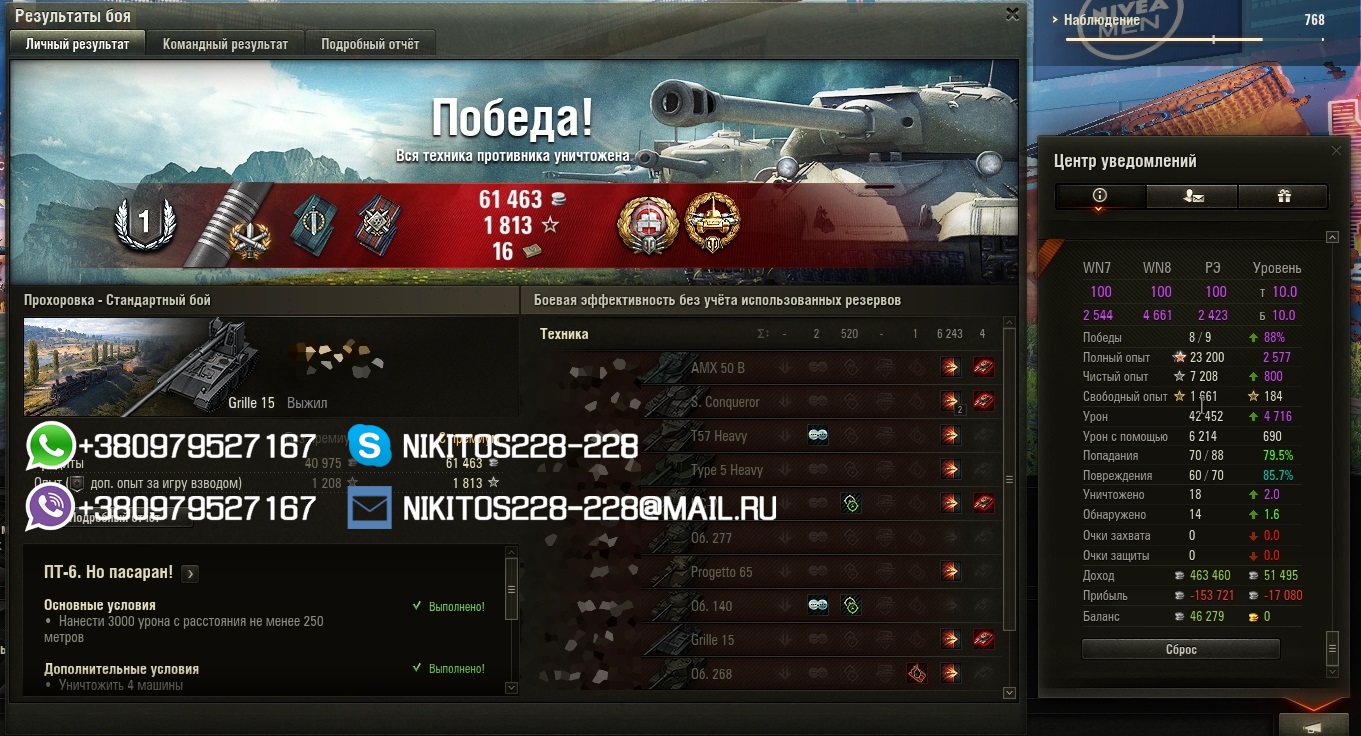
Task: Select the info tab in notification center
Action: coord(1100,197)
